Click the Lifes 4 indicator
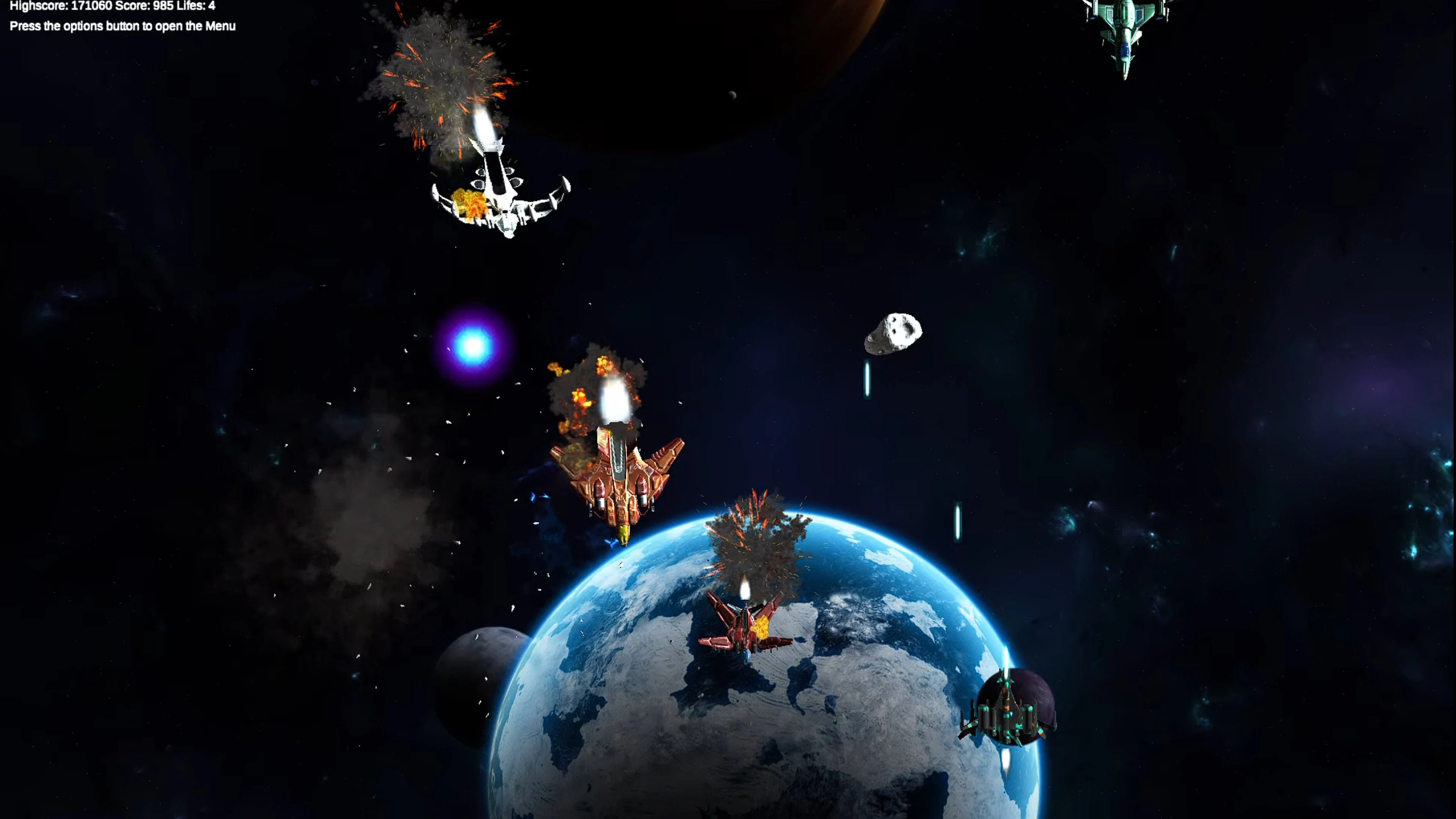1456x819 pixels. pos(195,6)
